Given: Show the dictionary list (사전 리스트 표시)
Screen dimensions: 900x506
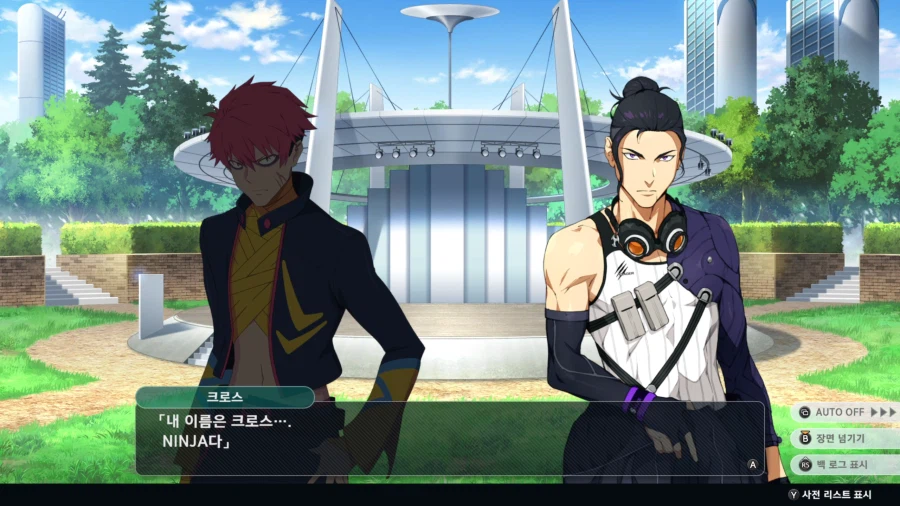Looking at the screenshot, I should point(831,495).
